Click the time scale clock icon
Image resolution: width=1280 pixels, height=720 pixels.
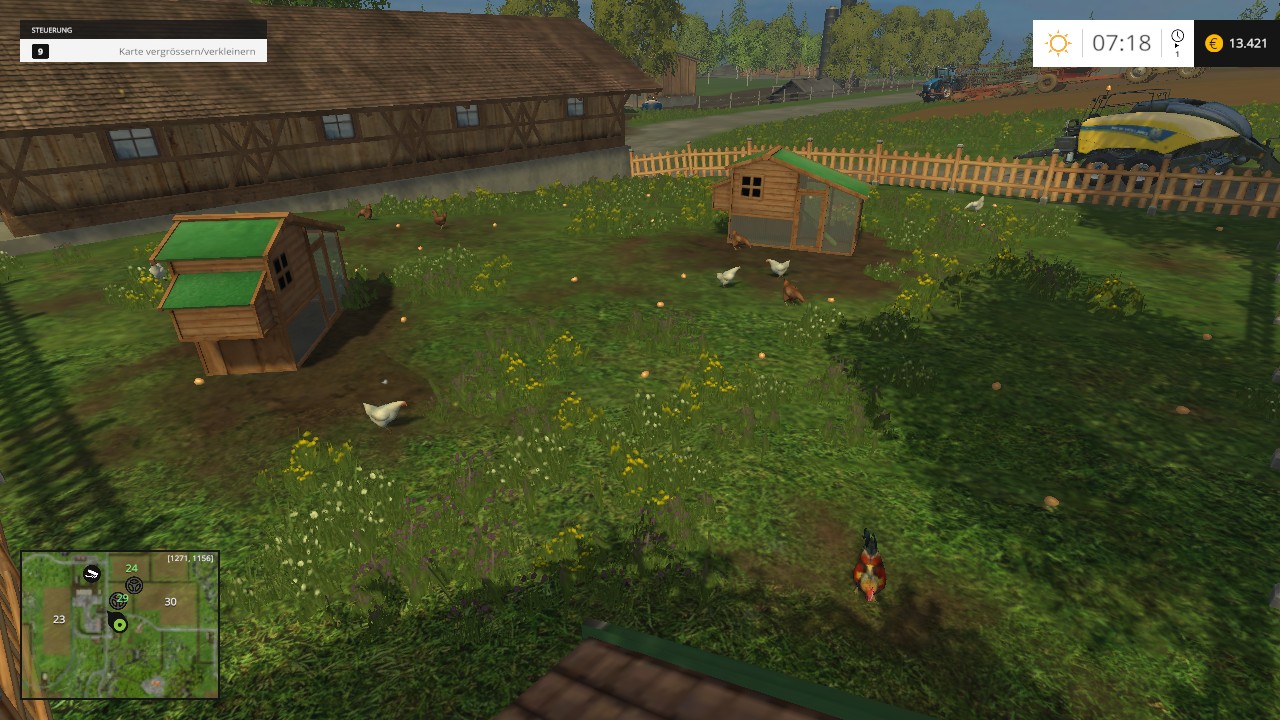(x=1177, y=37)
